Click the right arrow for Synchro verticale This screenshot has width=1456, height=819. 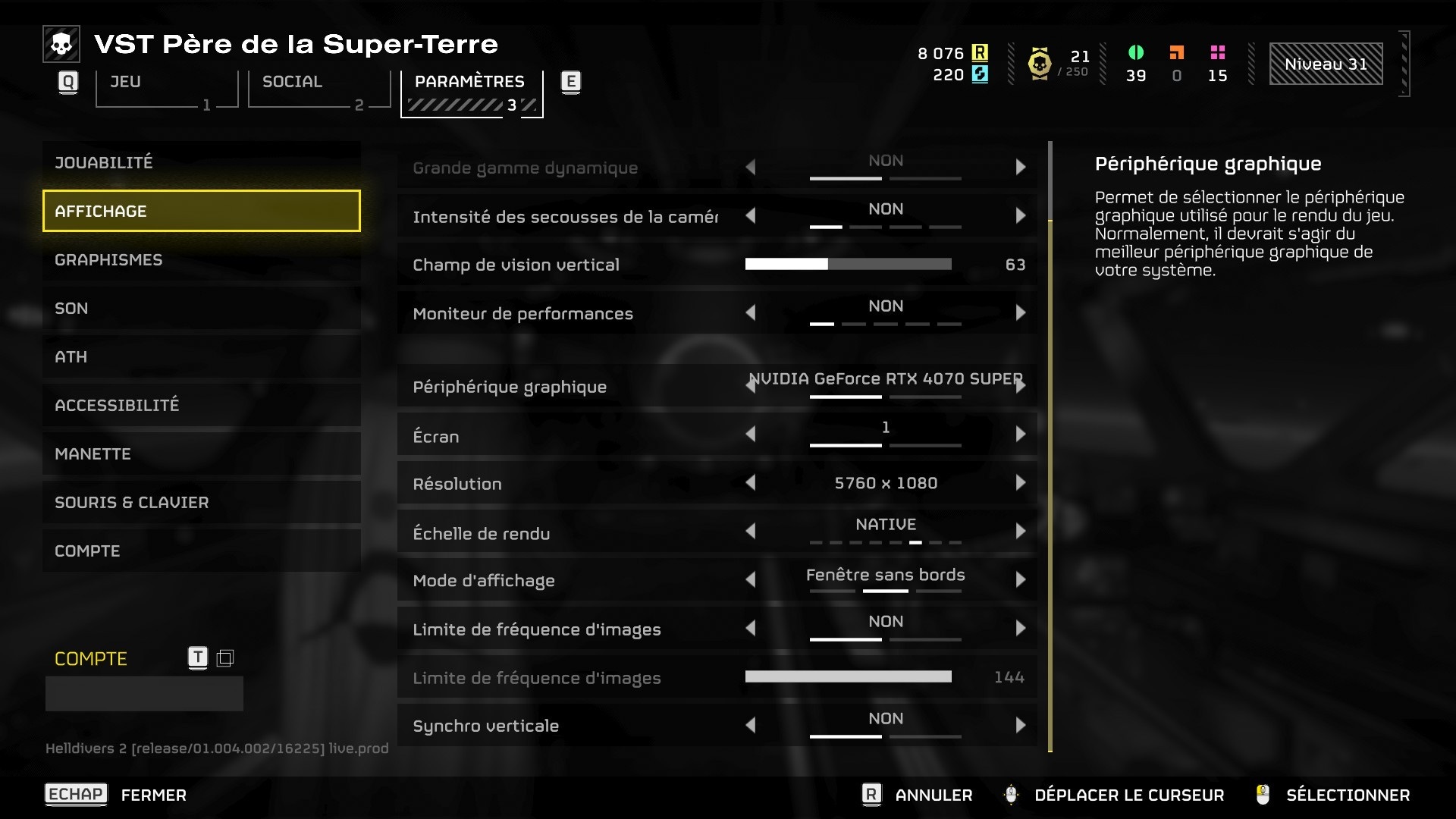click(1020, 726)
